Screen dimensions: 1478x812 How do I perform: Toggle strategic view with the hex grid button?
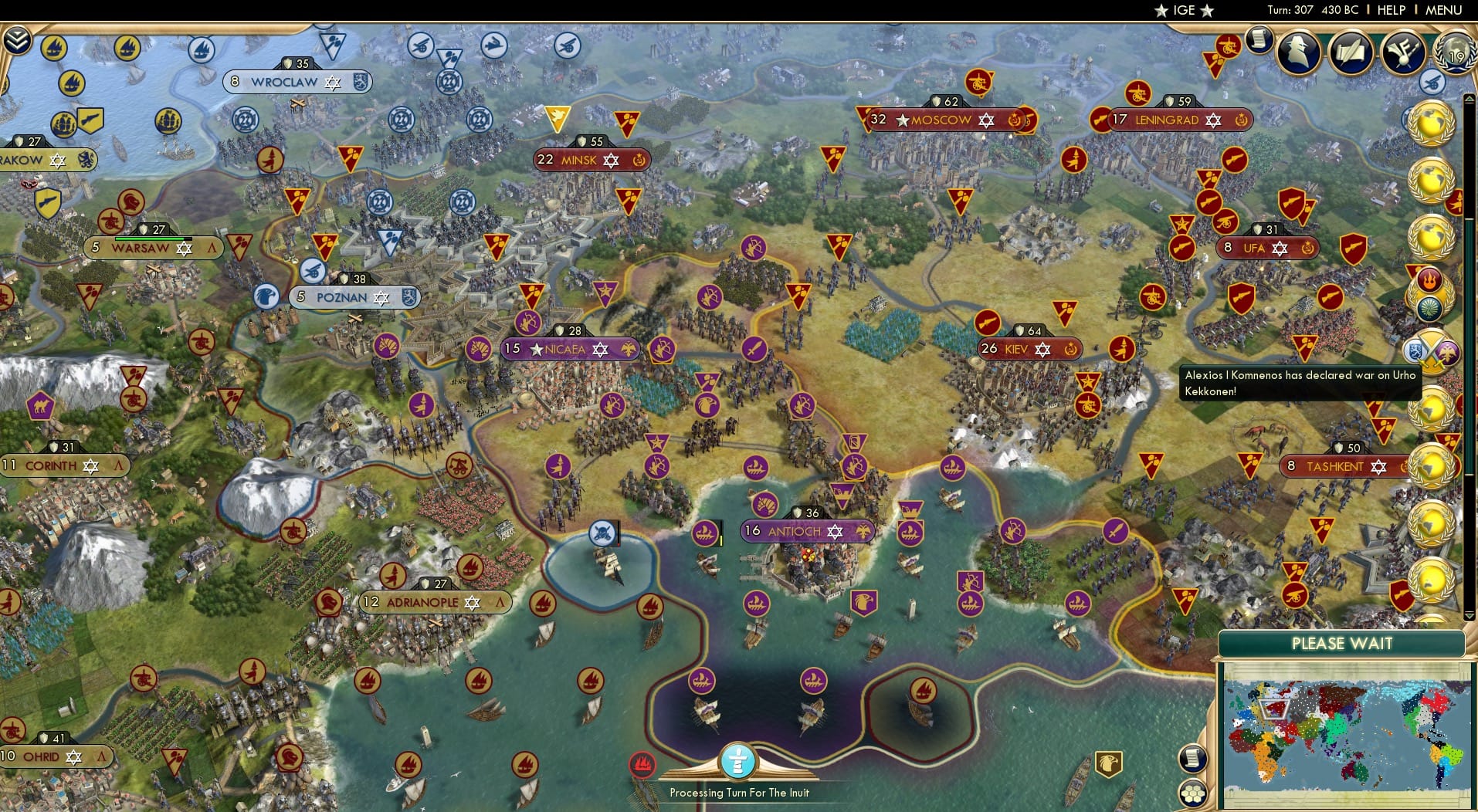click(1192, 791)
